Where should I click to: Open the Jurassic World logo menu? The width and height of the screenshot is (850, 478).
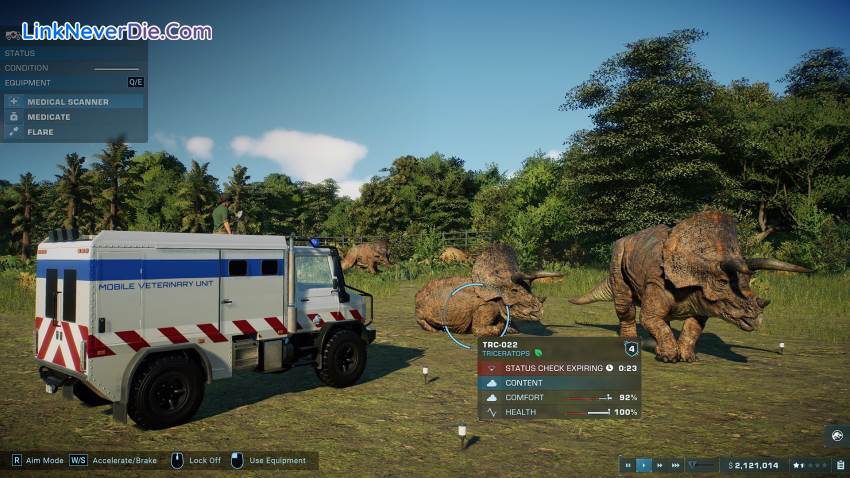837,436
